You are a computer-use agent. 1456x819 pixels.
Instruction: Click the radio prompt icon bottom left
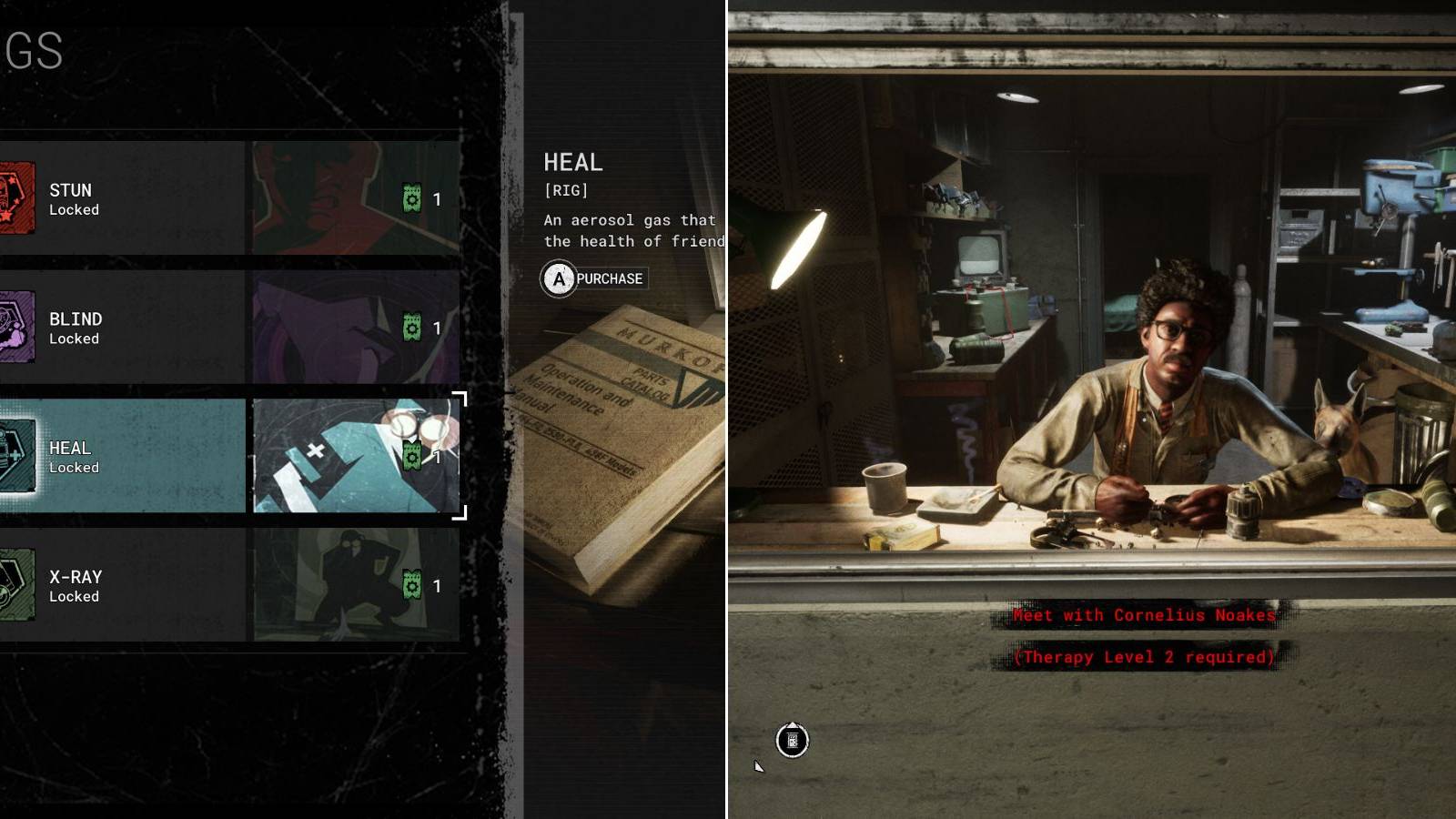(793, 741)
